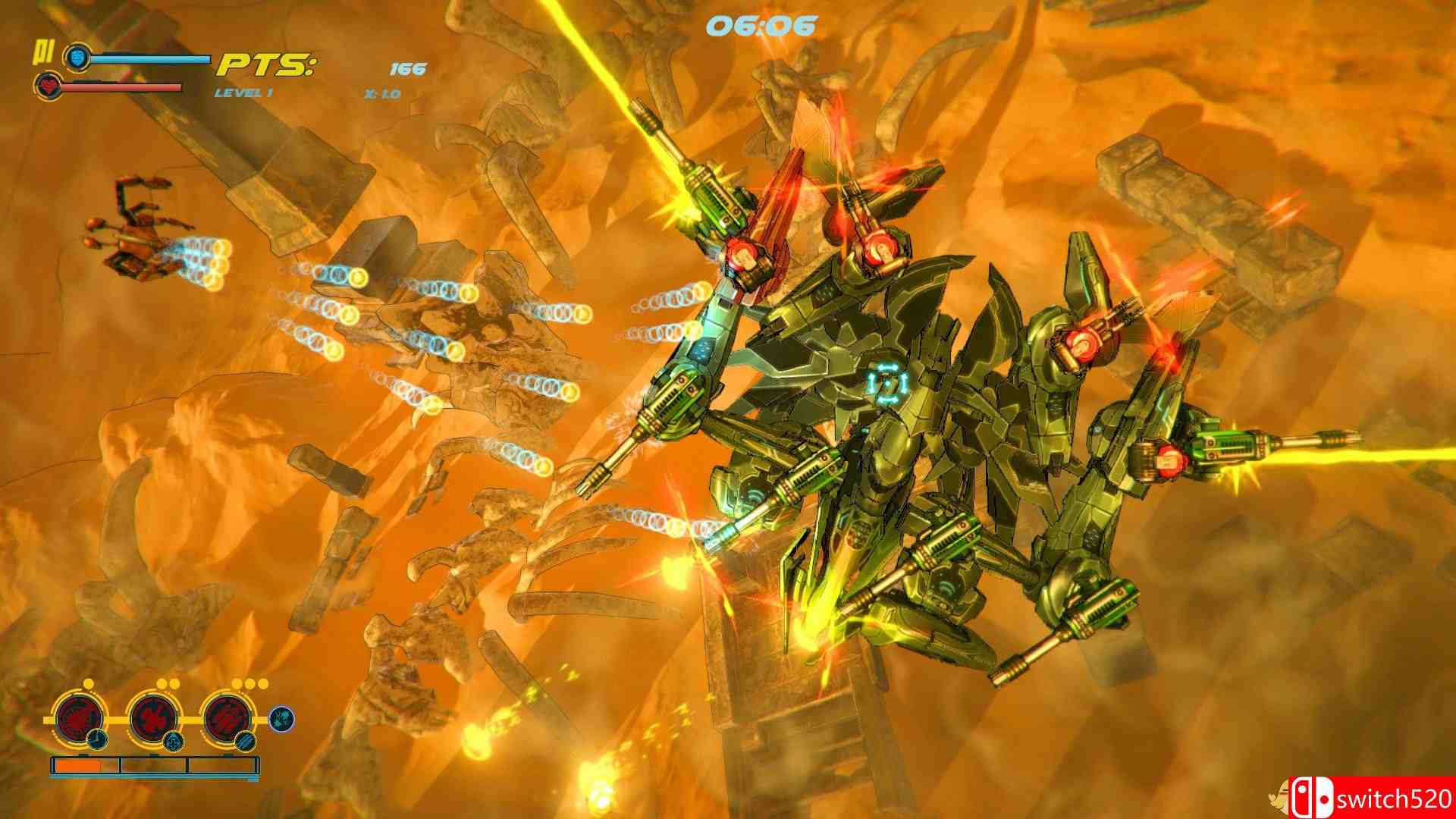Select the small teal circular icon beside abilities
1456x819 pixels.
coord(281,719)
